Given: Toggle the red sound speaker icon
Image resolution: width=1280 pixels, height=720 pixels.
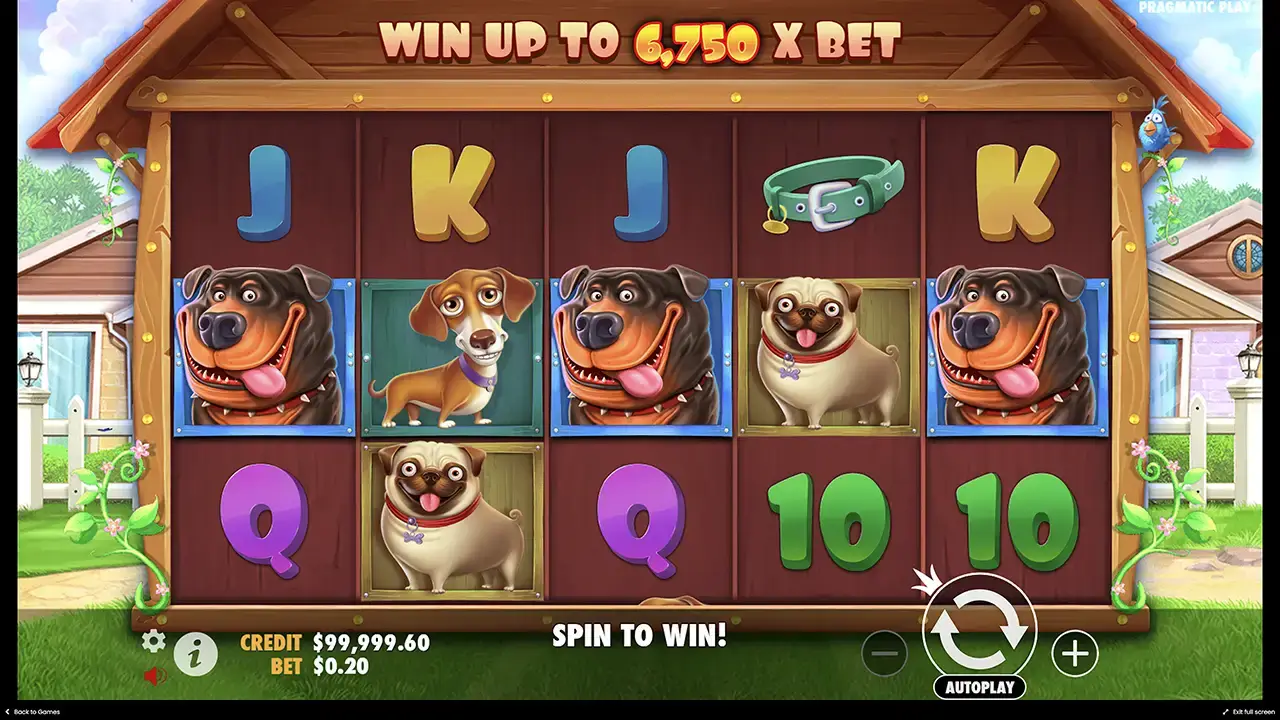Looking at the screenshot, I should click(x=154, y=676).
